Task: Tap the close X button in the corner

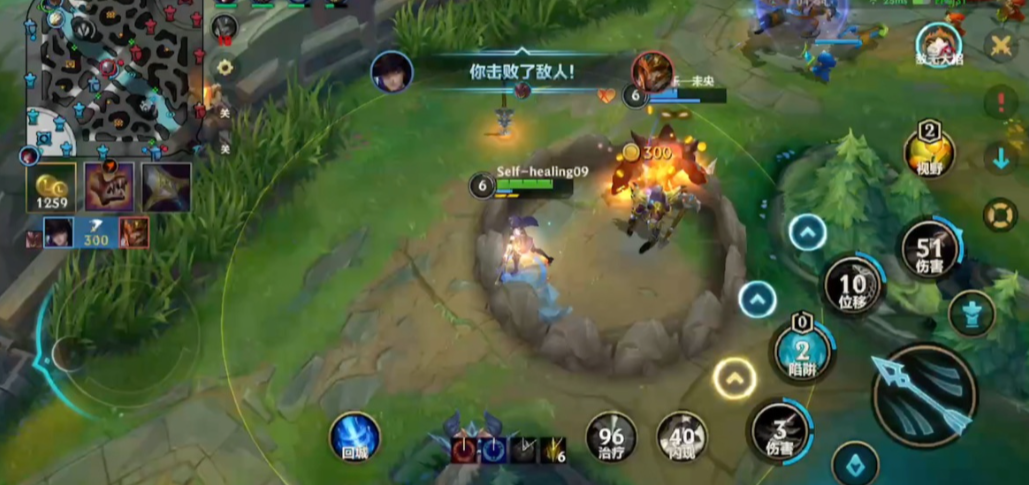Action: 999,45
